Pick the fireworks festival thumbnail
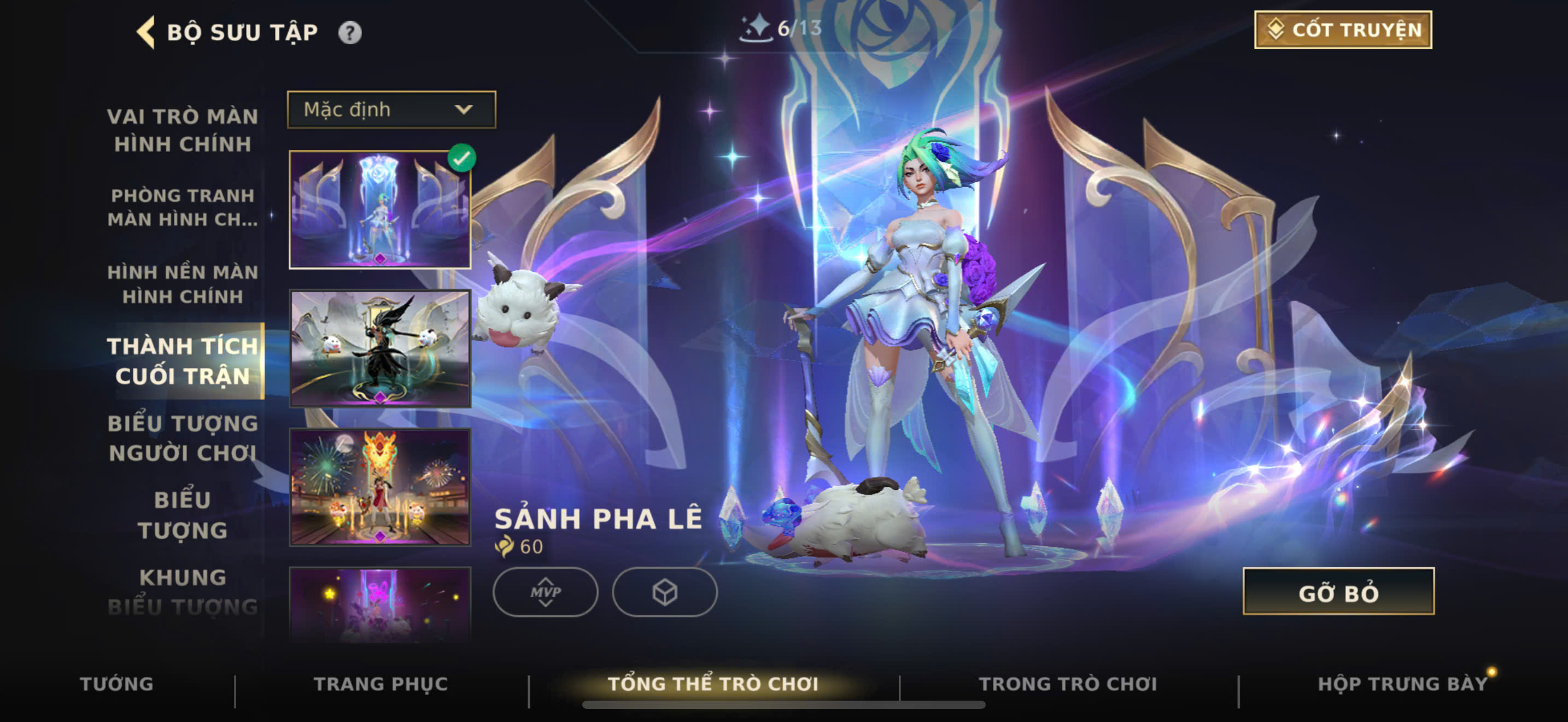Viewport: 1568px width, 722px height. [x=380, y=487]
